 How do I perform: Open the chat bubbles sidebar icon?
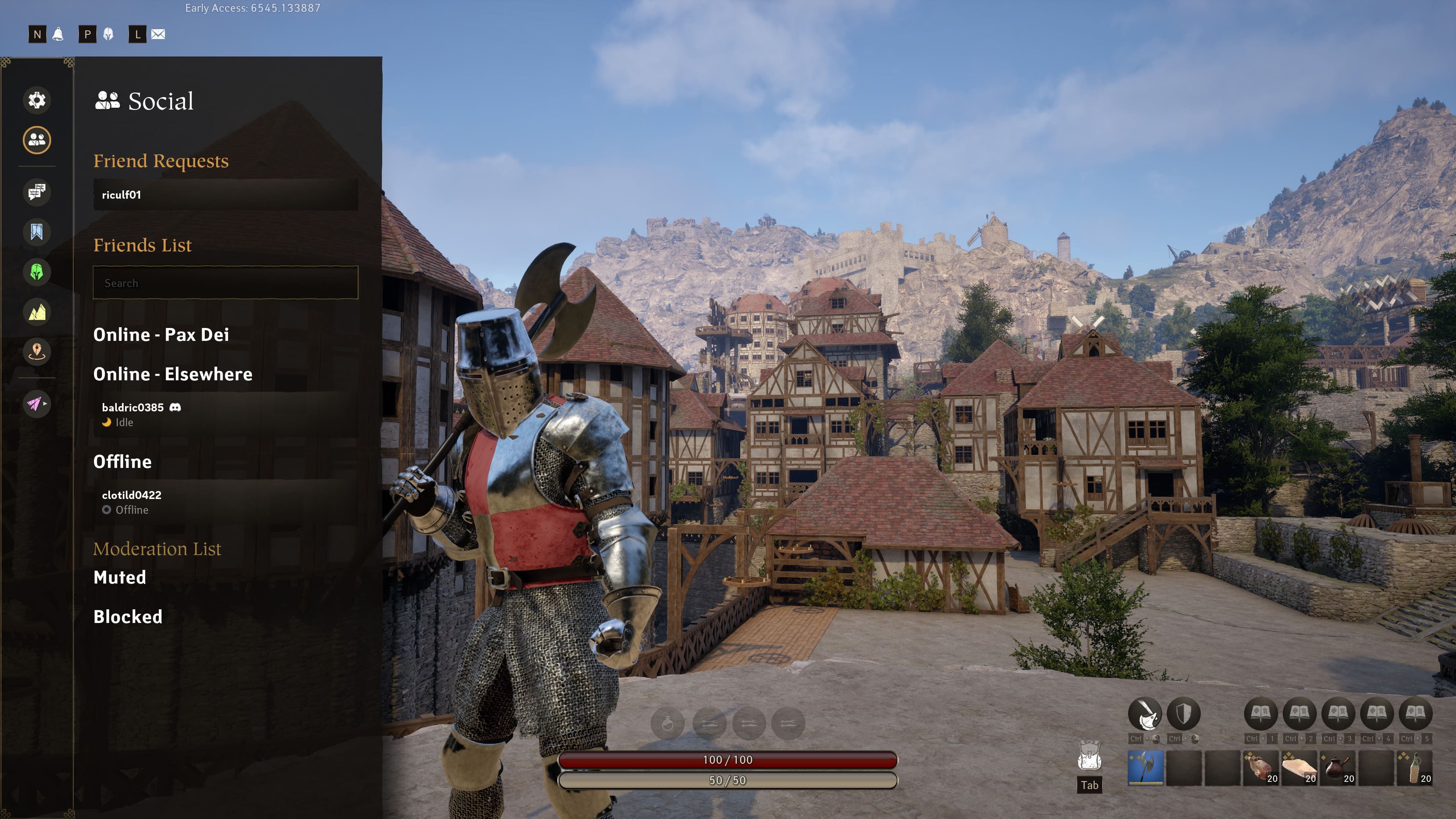37,192
